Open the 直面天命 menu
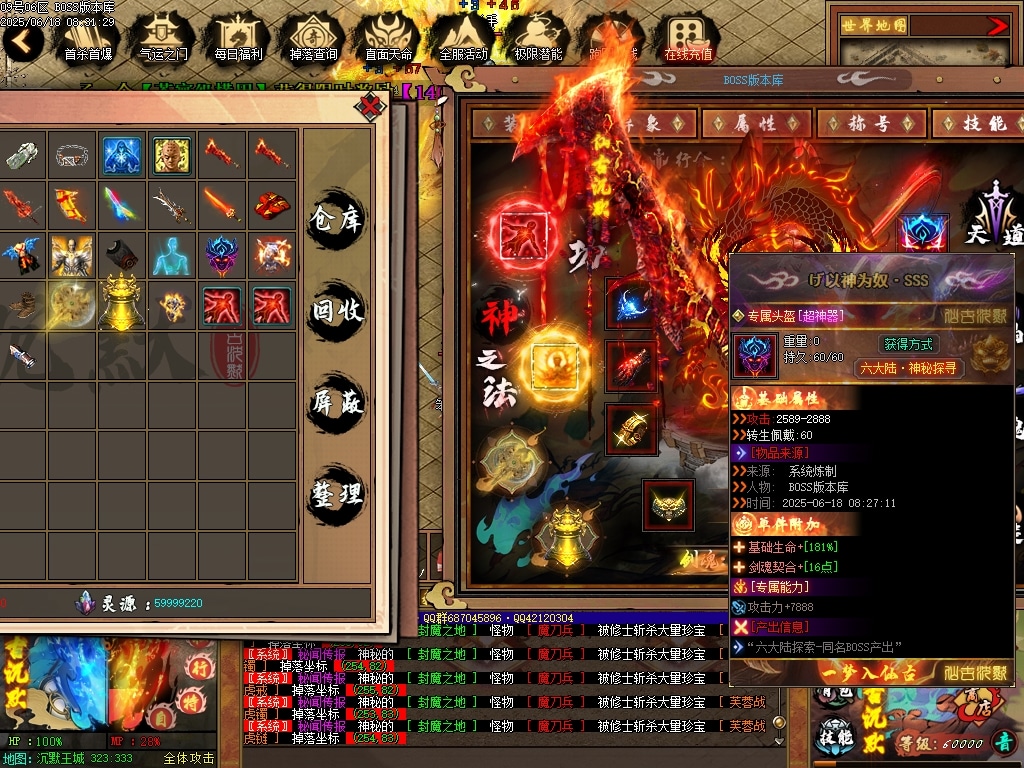Screen dimensions: 1024x768 (388, 39)
